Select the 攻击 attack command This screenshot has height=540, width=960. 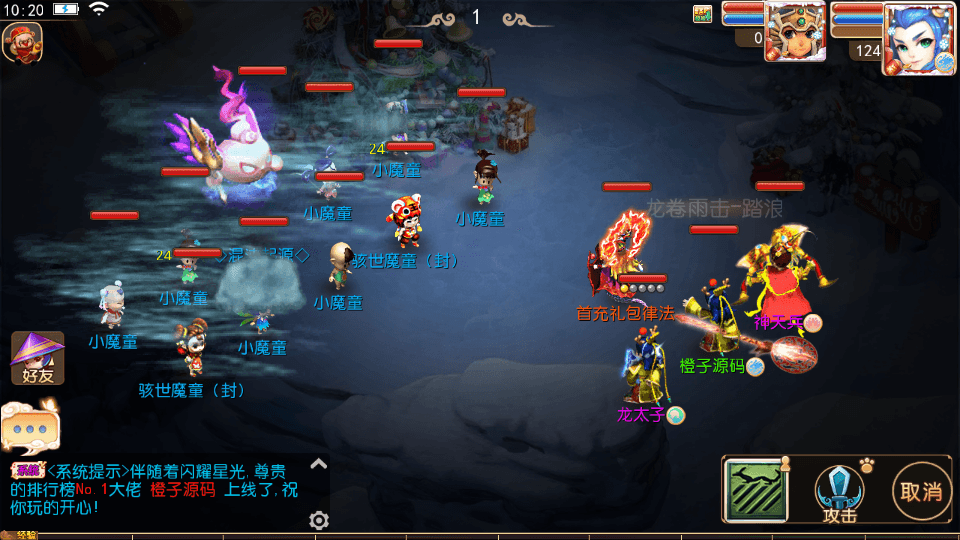(x=839, y=492)
